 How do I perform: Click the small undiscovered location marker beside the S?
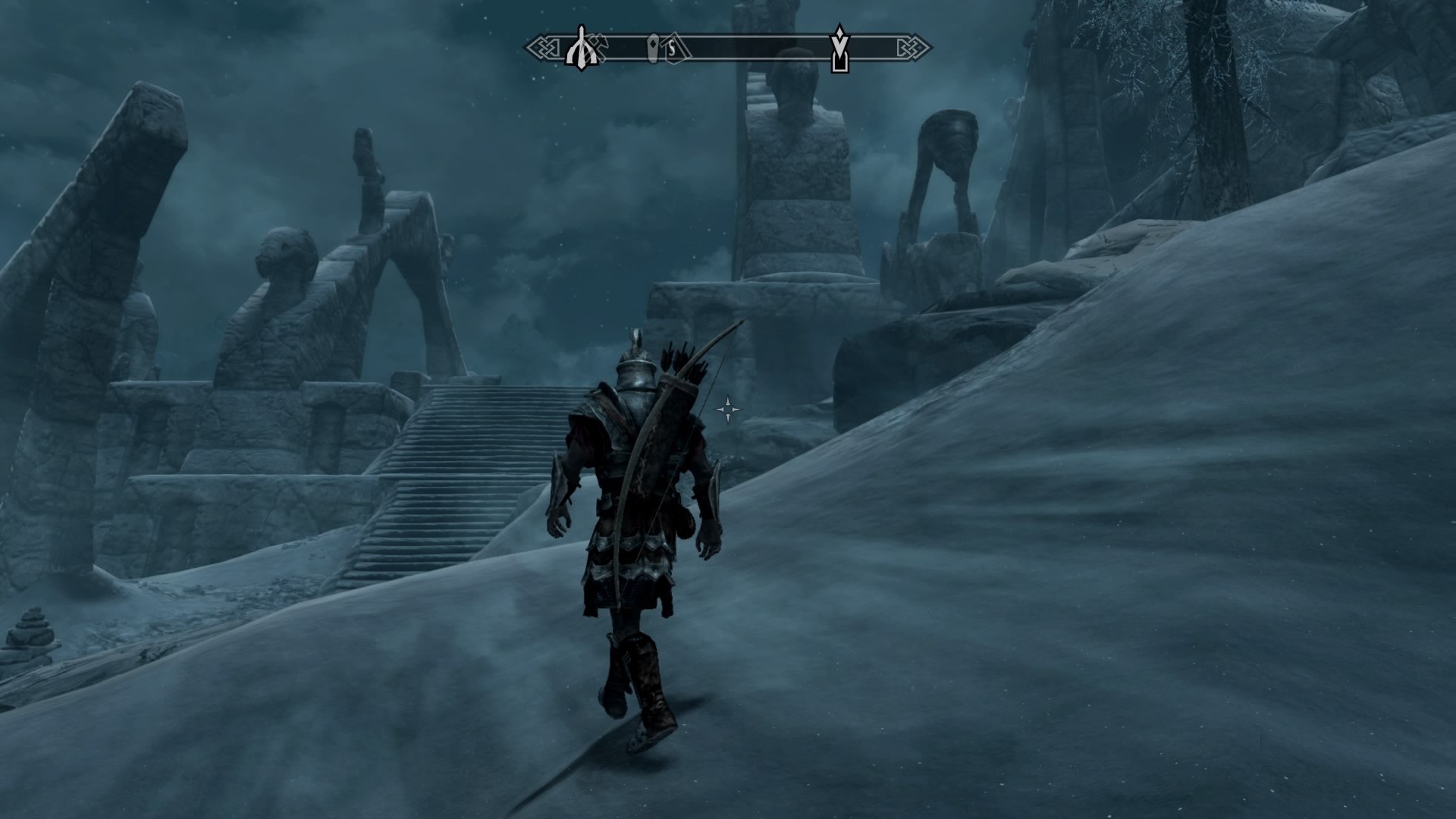point(653,47)
